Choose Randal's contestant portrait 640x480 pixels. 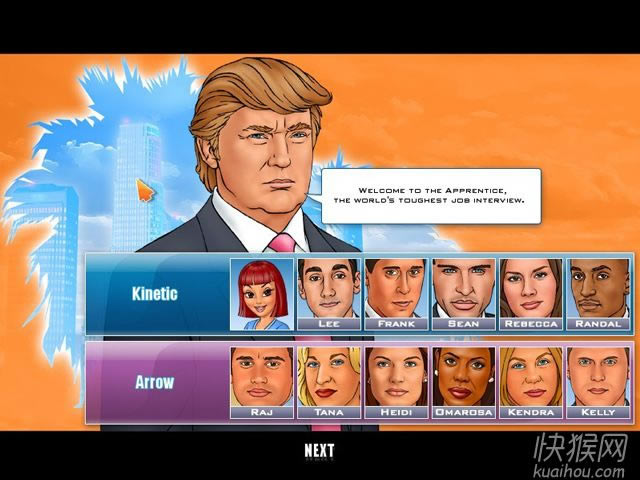pyautogui.click(x=598, y=294)
